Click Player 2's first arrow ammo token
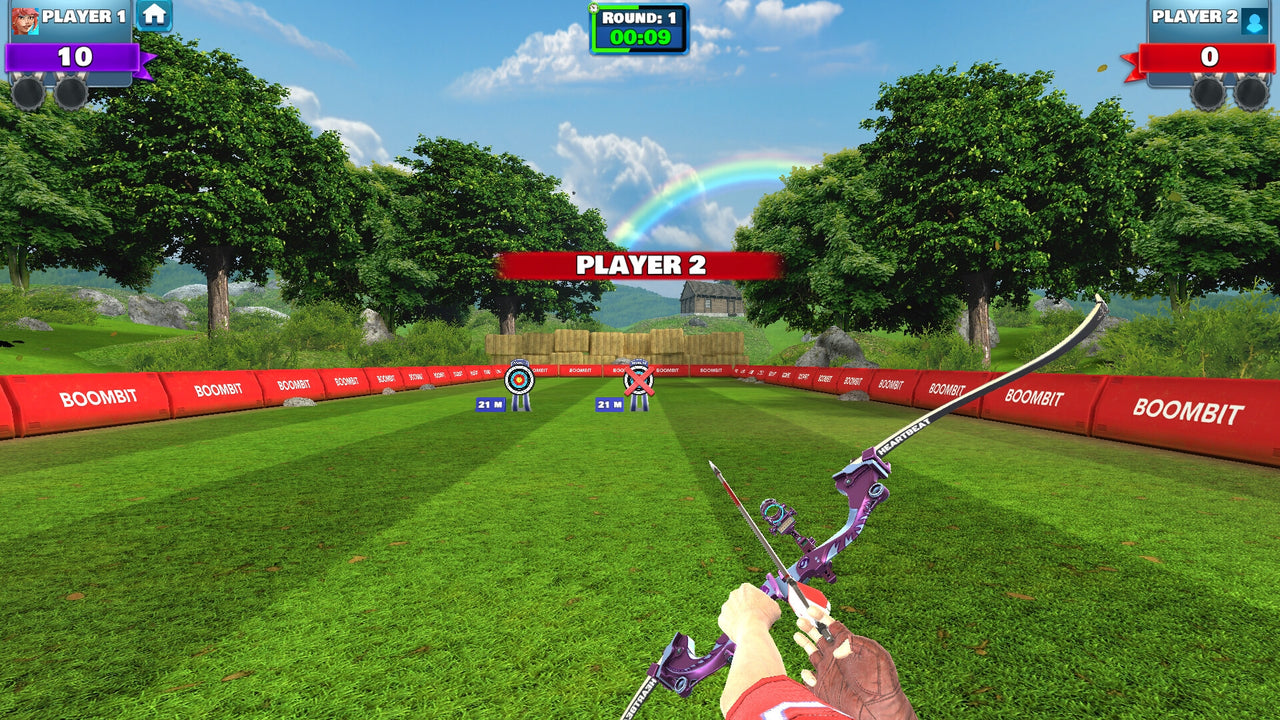Screen dimensions: 1280x720 [1207, 93]
